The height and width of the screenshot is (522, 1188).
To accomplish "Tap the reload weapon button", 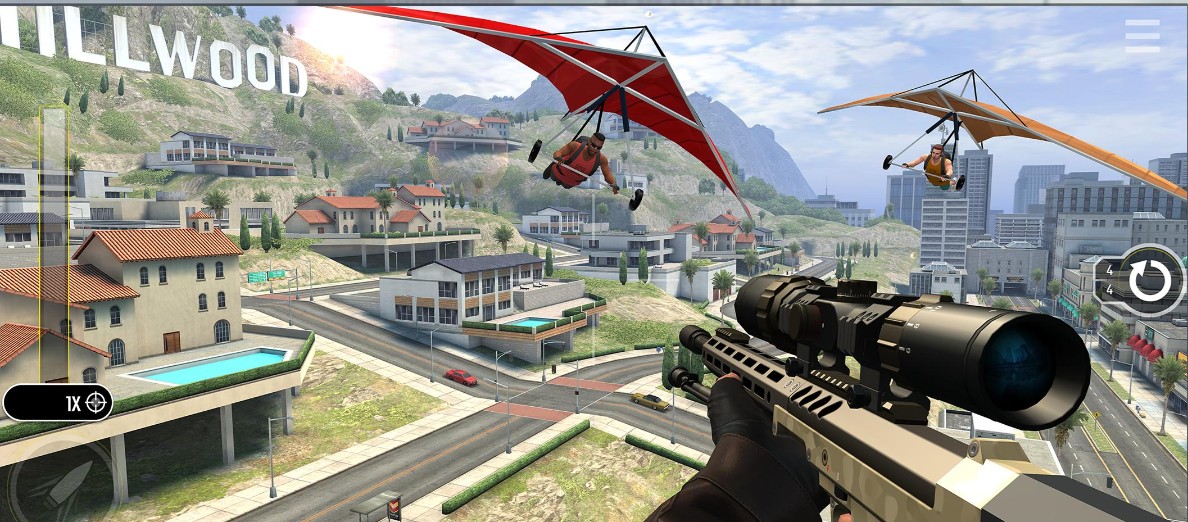I will (1149, 280).
